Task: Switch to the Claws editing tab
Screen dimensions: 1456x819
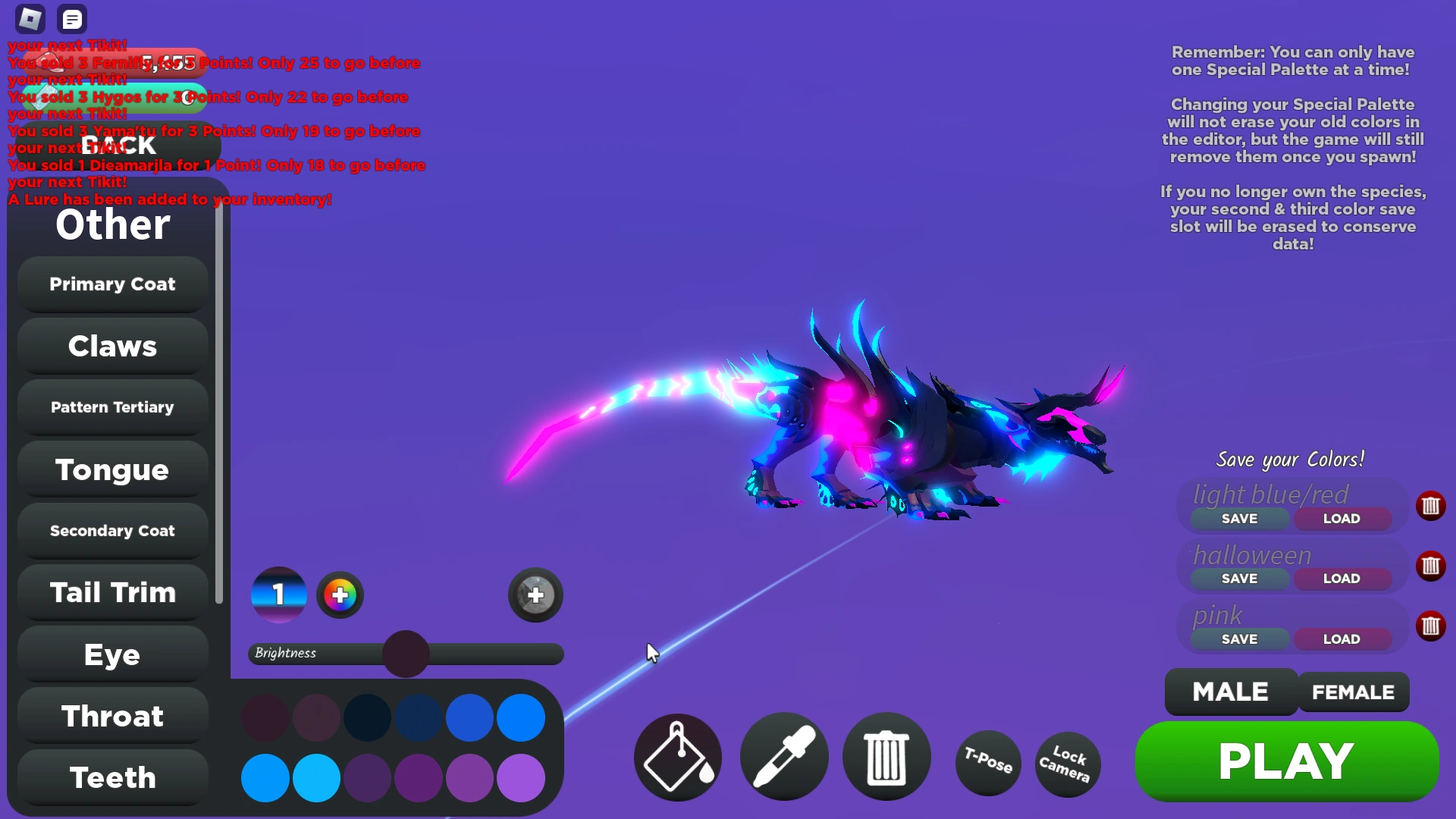Action: click(112, 346)
